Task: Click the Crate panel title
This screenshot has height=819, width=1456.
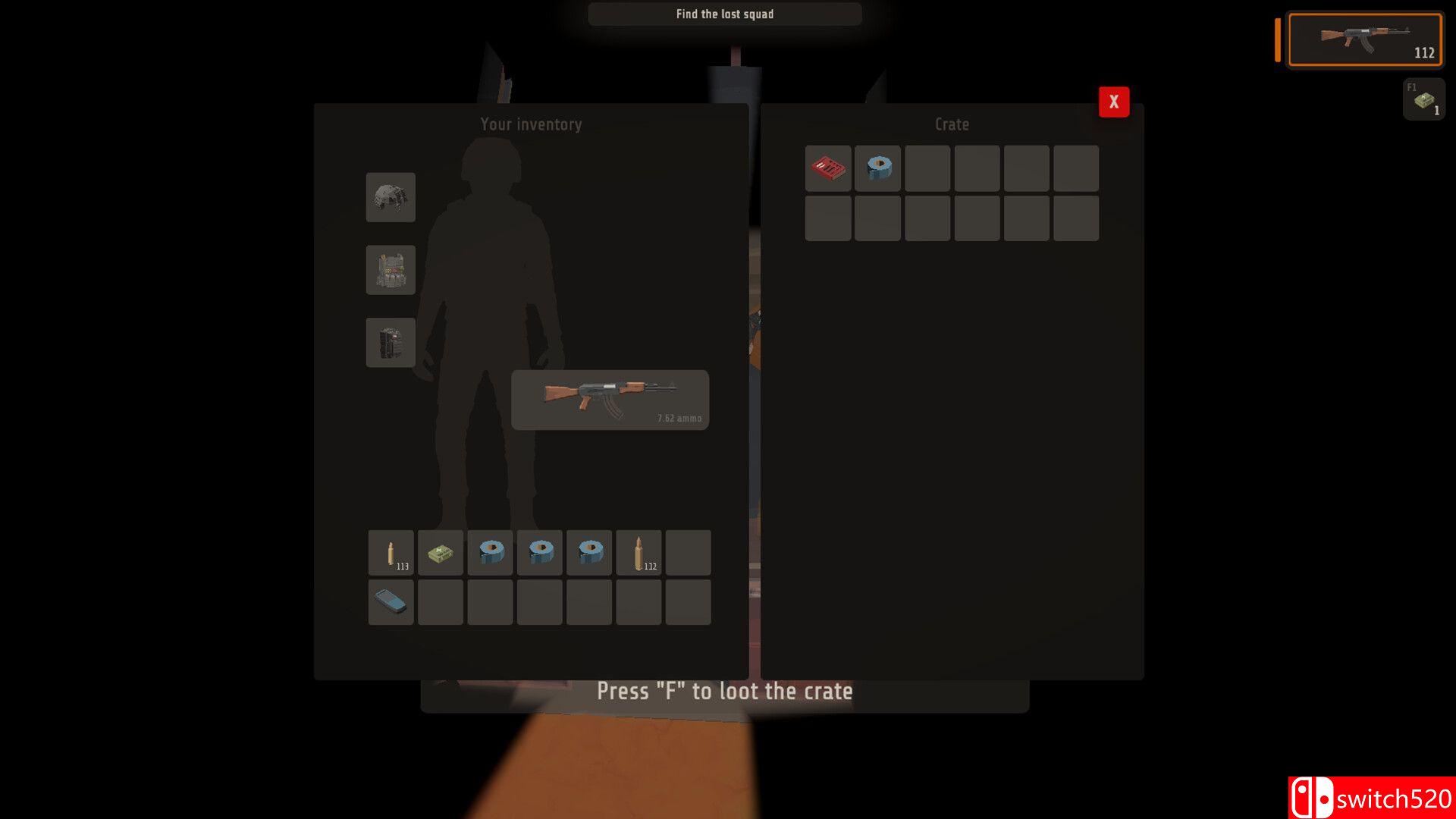Action: (950, 124)
